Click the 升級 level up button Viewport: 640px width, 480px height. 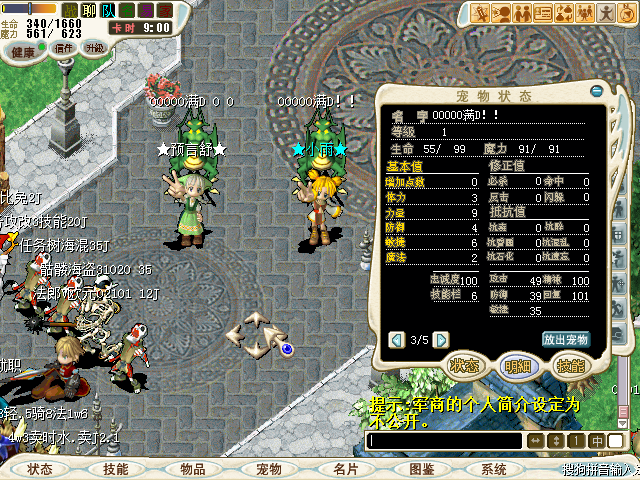coord(95,48)
